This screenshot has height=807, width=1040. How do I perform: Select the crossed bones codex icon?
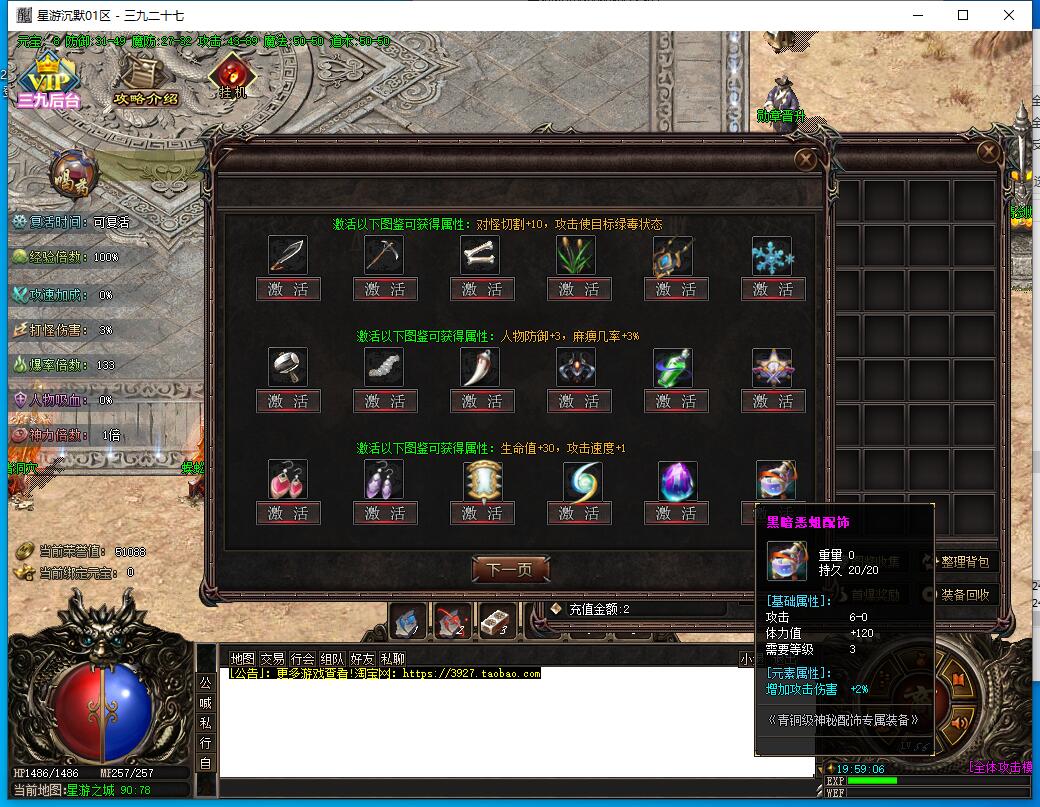(481, 256)
